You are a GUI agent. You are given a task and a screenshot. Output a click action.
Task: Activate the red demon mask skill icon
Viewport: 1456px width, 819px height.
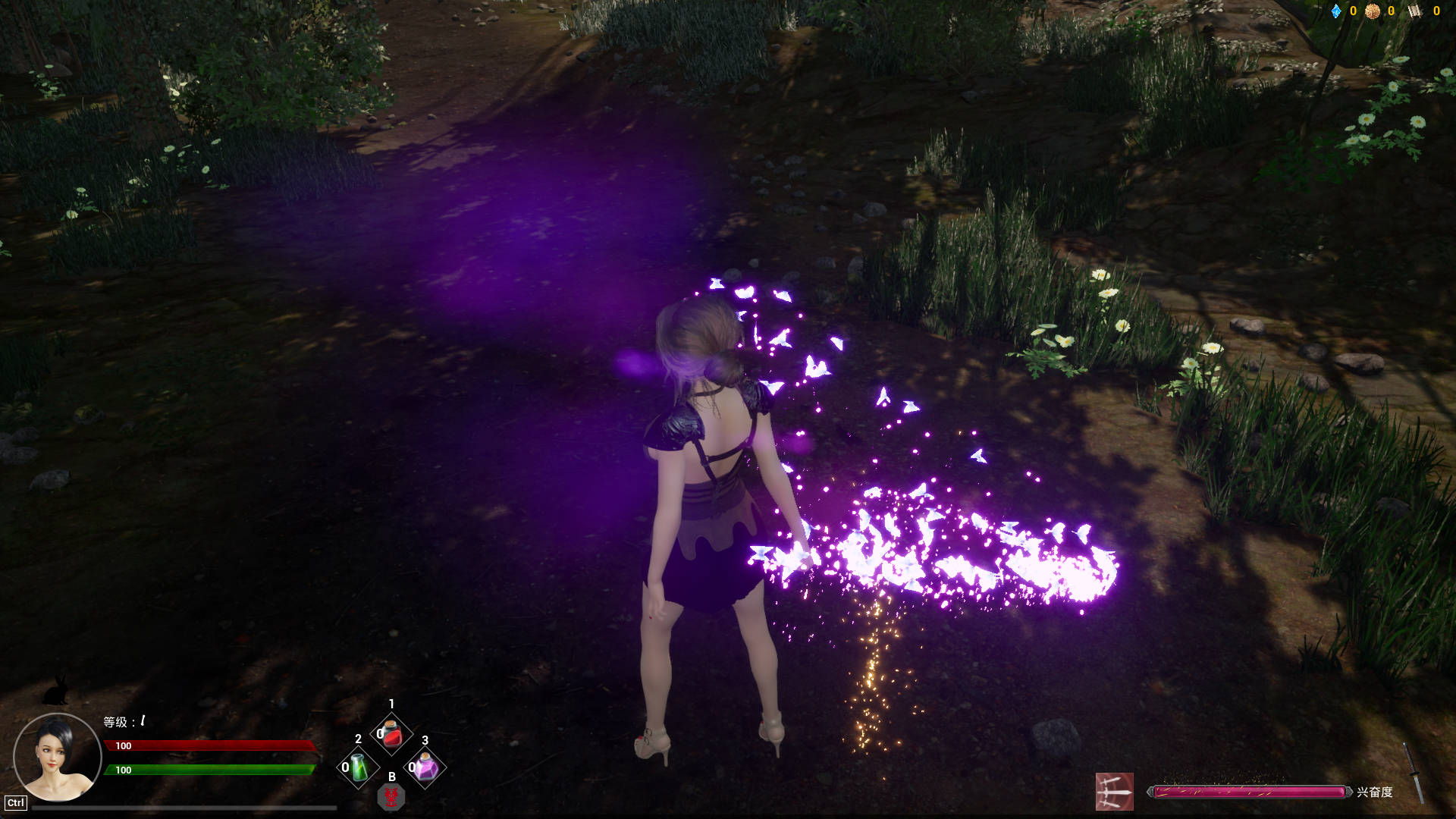[x=391, y=797]
